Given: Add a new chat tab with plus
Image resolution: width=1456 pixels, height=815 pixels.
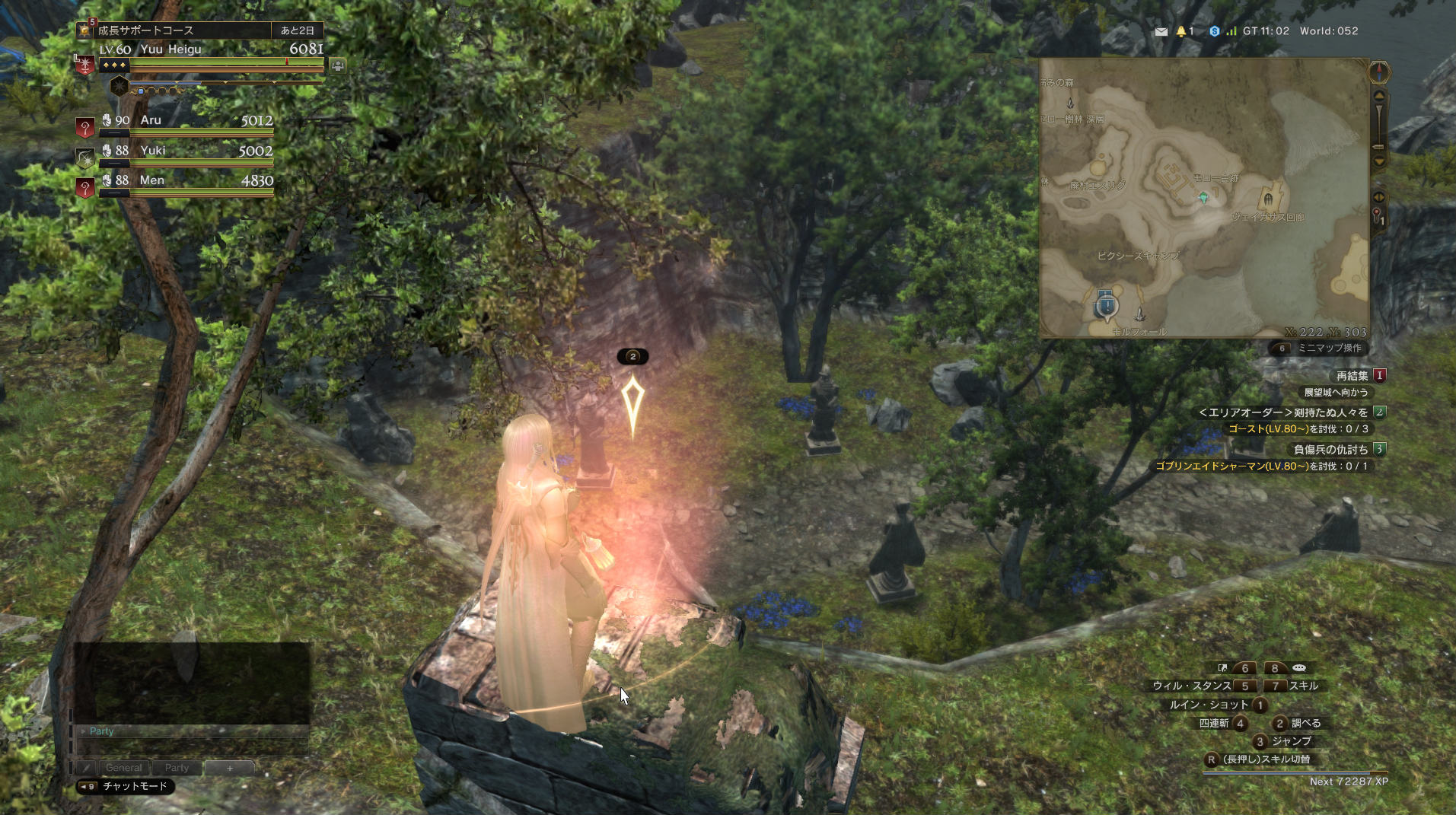Looking at the screenshot, I should (229, 768).
